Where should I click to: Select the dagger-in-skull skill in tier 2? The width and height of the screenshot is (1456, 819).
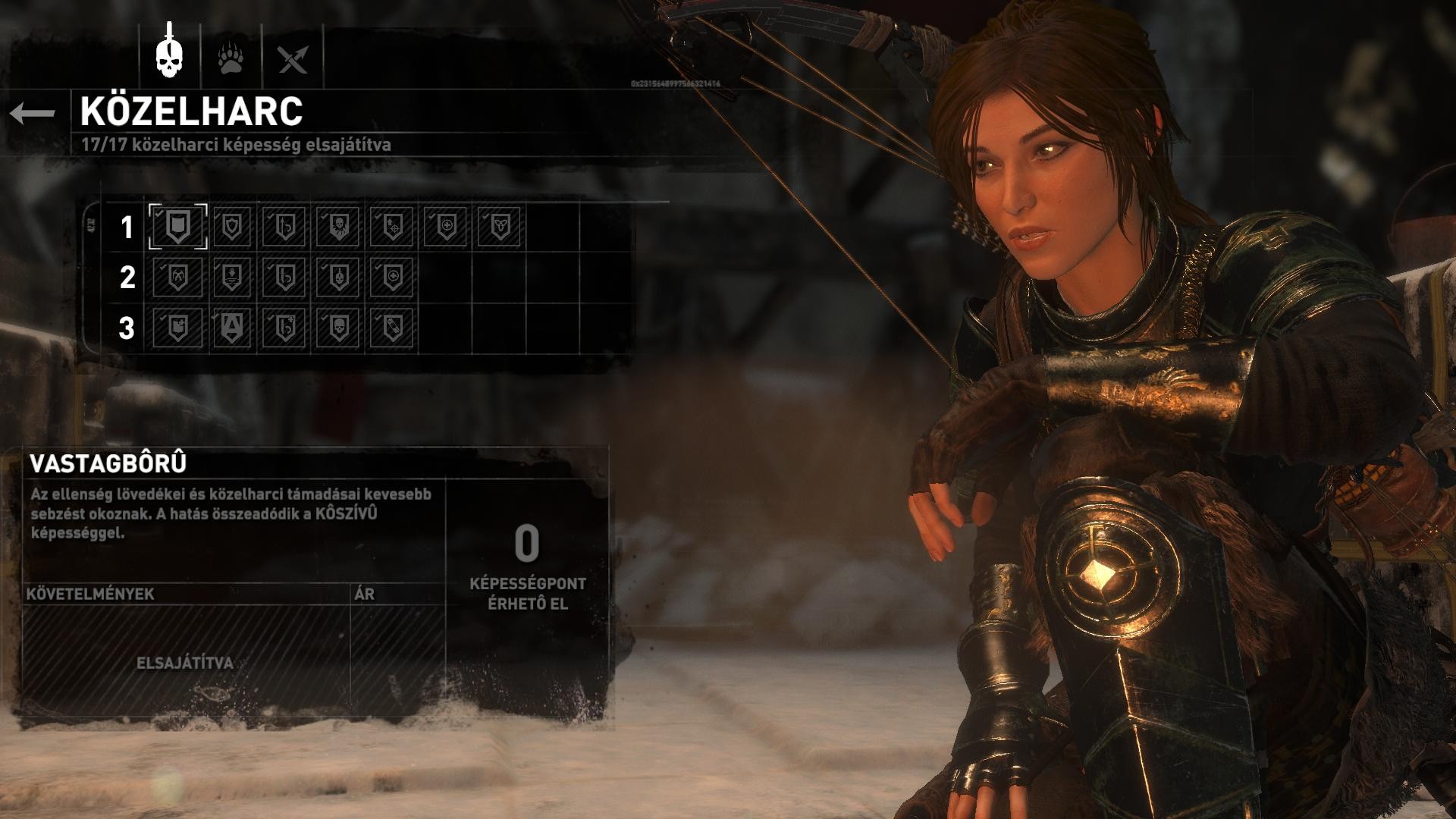click(337, 278)
